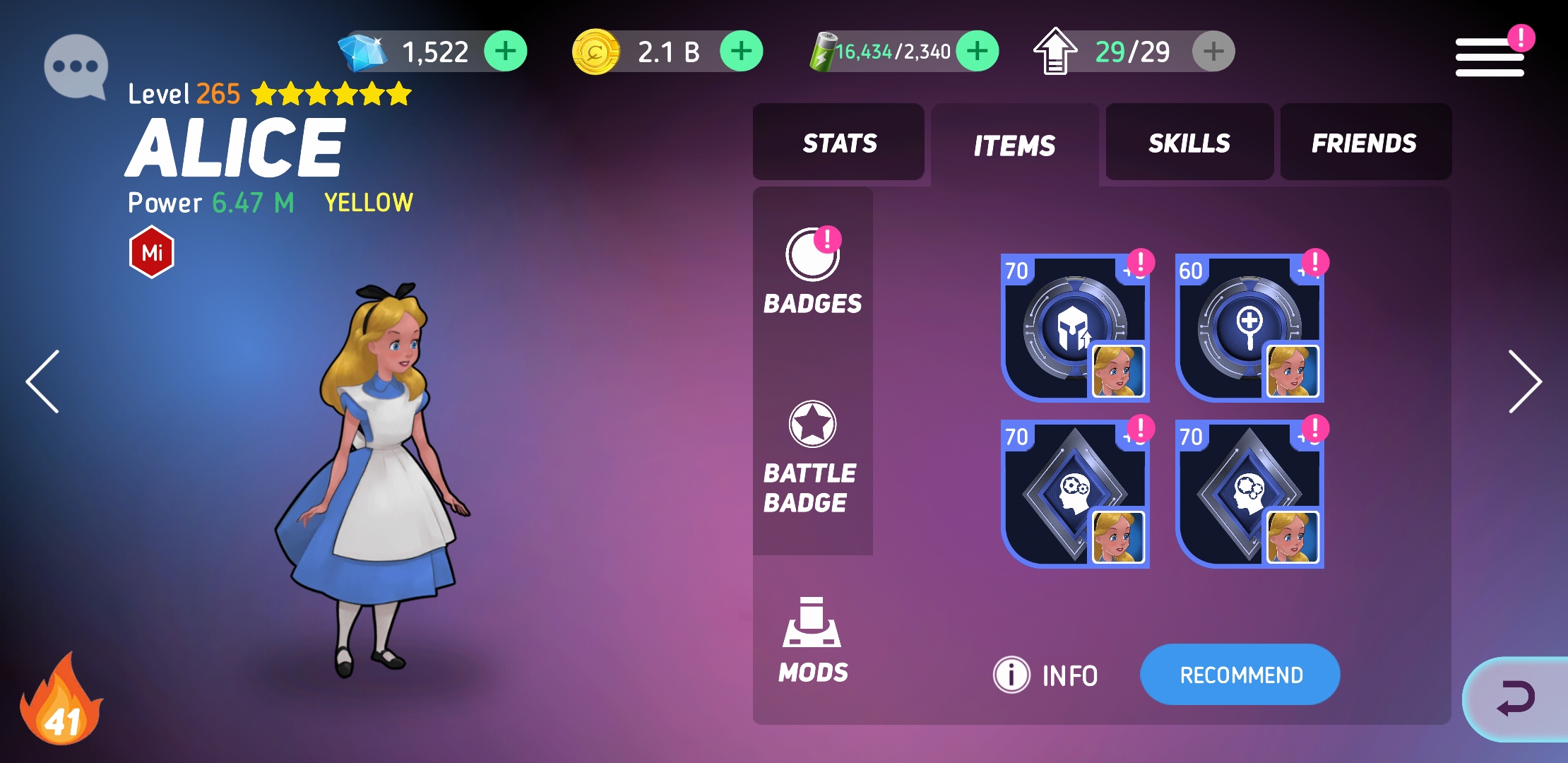Open the hamburger main menu
The width and height of the screenshot is (1568, 763).
[x=1489, y=57]
